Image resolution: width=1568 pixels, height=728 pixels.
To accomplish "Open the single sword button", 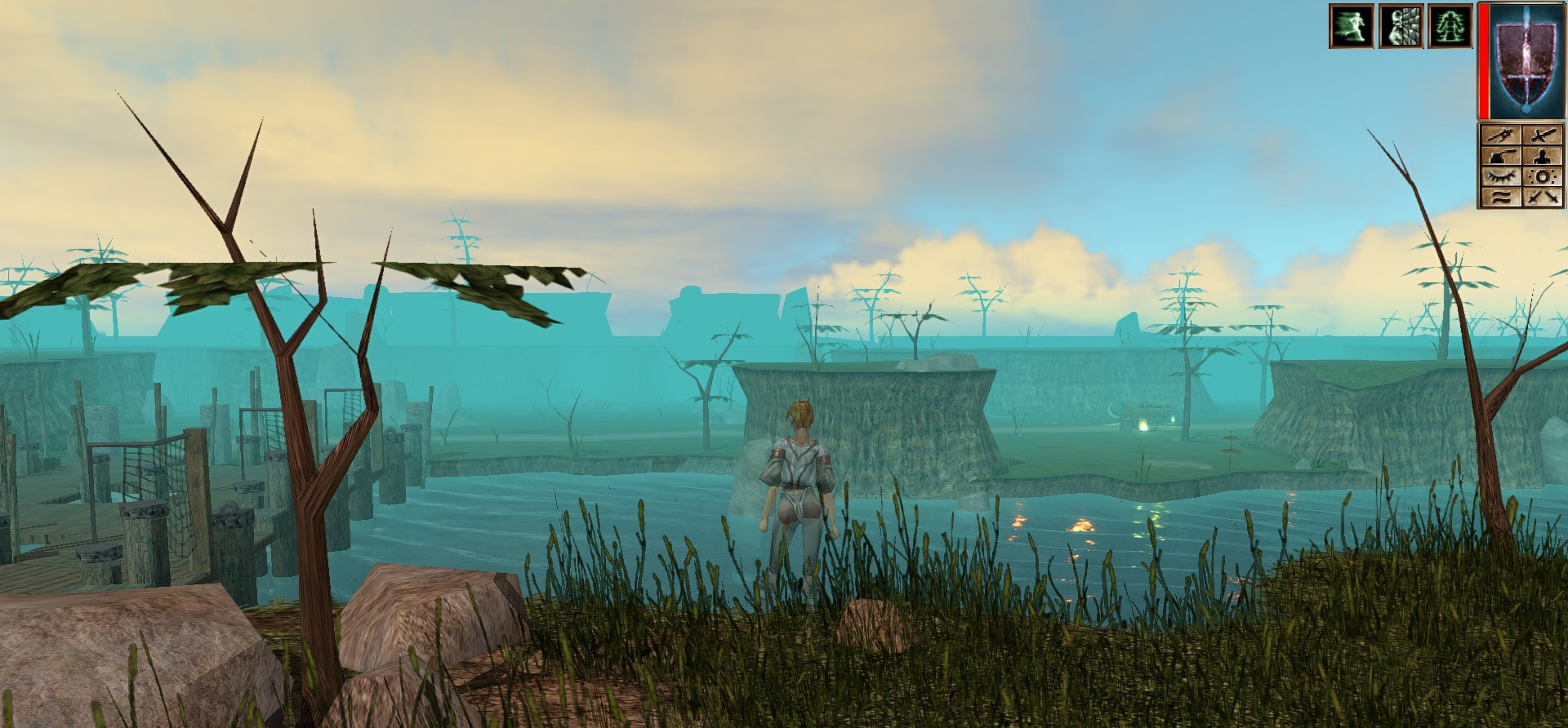I will click(x=1543, y=135).
